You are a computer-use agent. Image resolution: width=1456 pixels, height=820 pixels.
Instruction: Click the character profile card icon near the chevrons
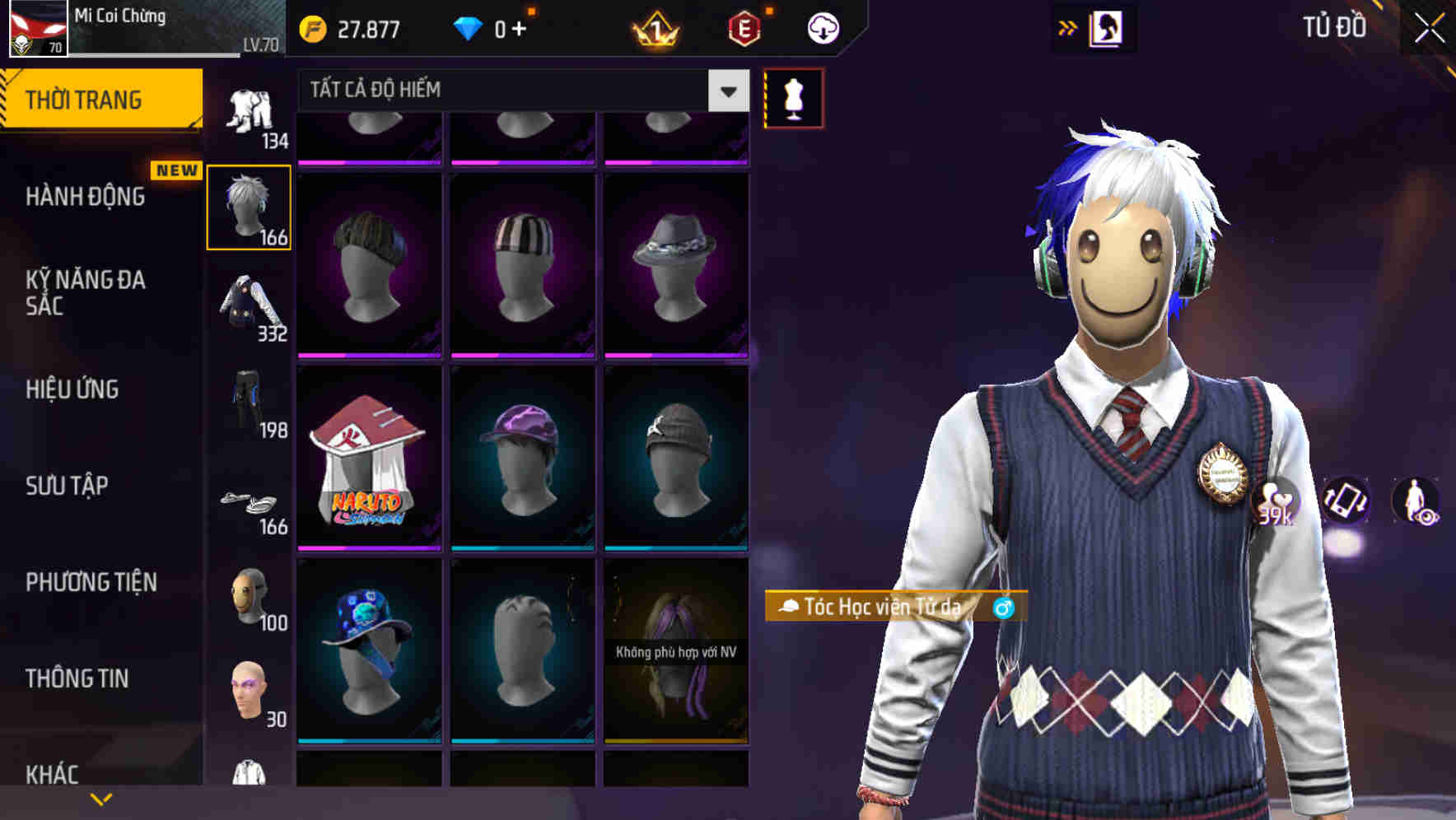pos(1107,27)
